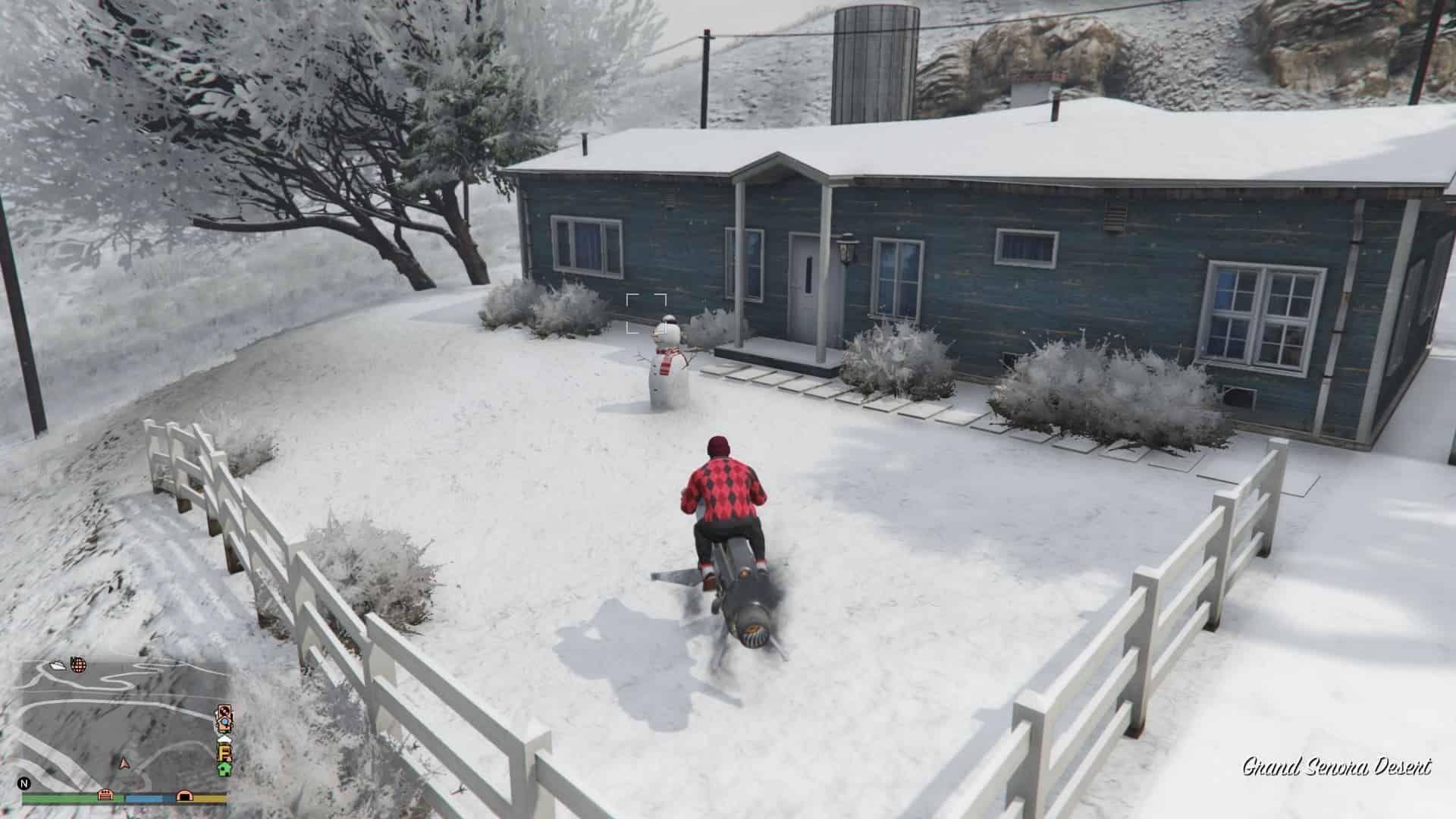Click the garage door blip on minimap edge
This screenshot has height=819, width=1456.
click(105, 795)
